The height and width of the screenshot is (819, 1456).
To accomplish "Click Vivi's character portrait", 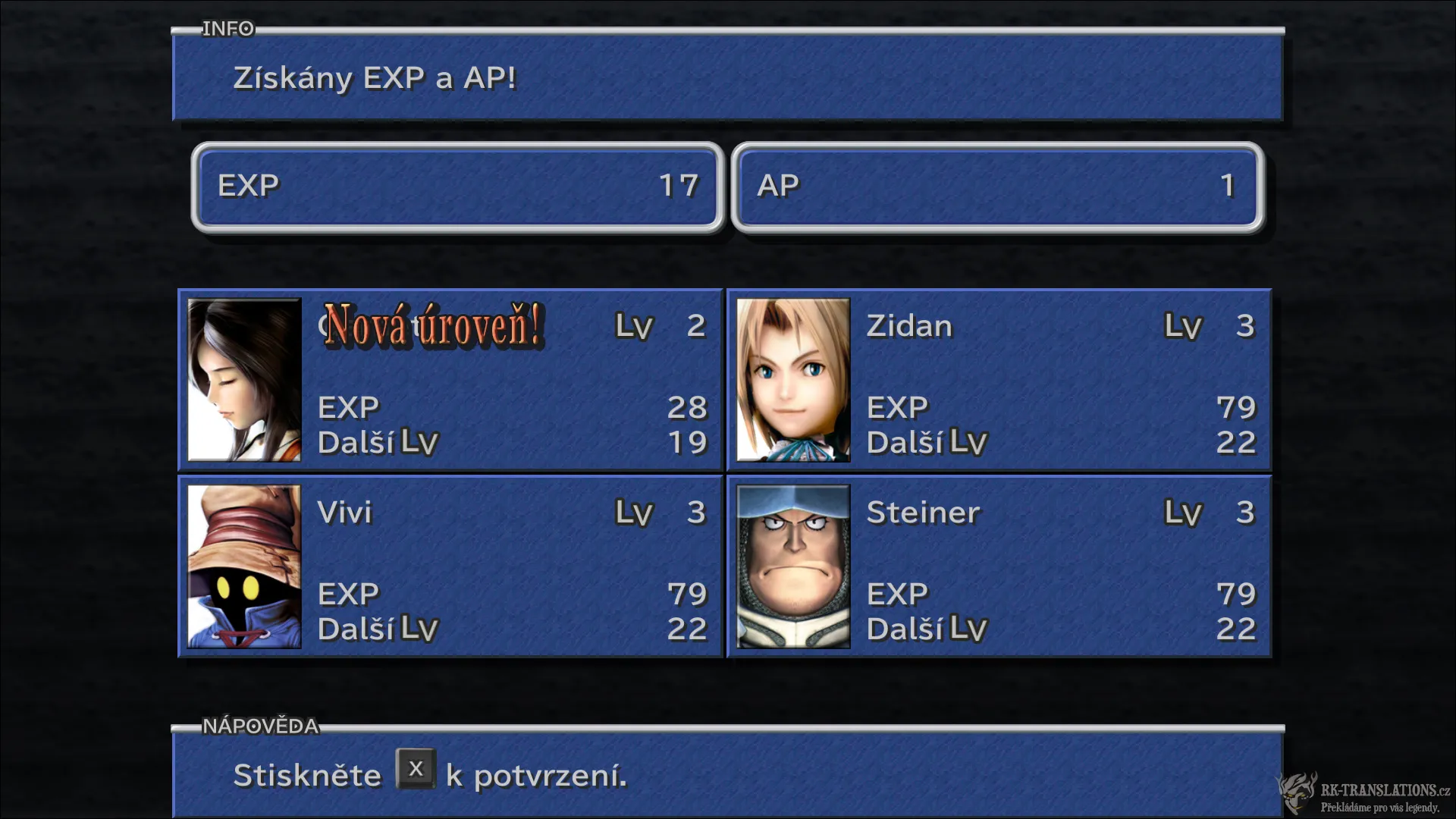I will pyautogui.click(x=244, y=566).
